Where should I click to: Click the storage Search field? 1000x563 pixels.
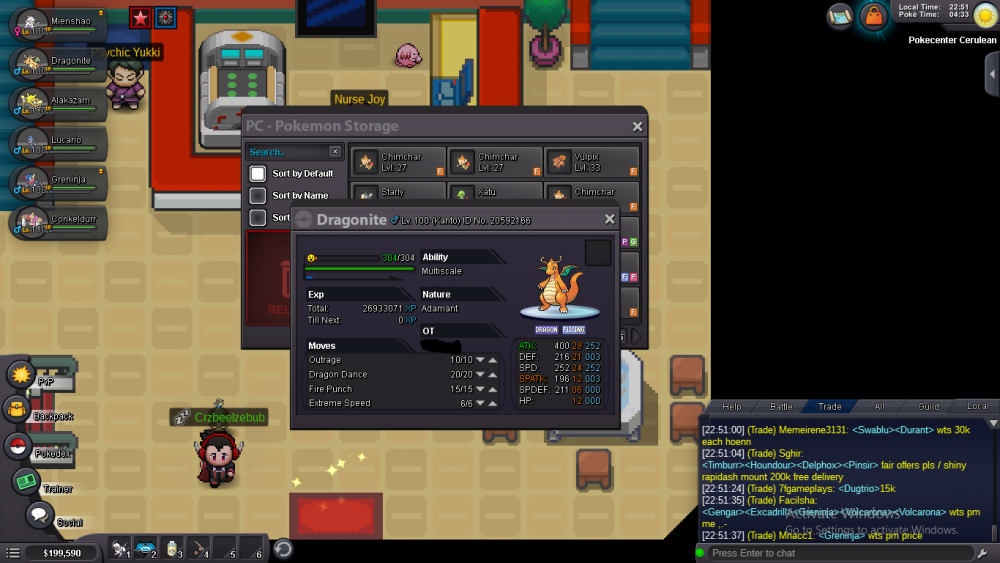(x=286, y=152)
